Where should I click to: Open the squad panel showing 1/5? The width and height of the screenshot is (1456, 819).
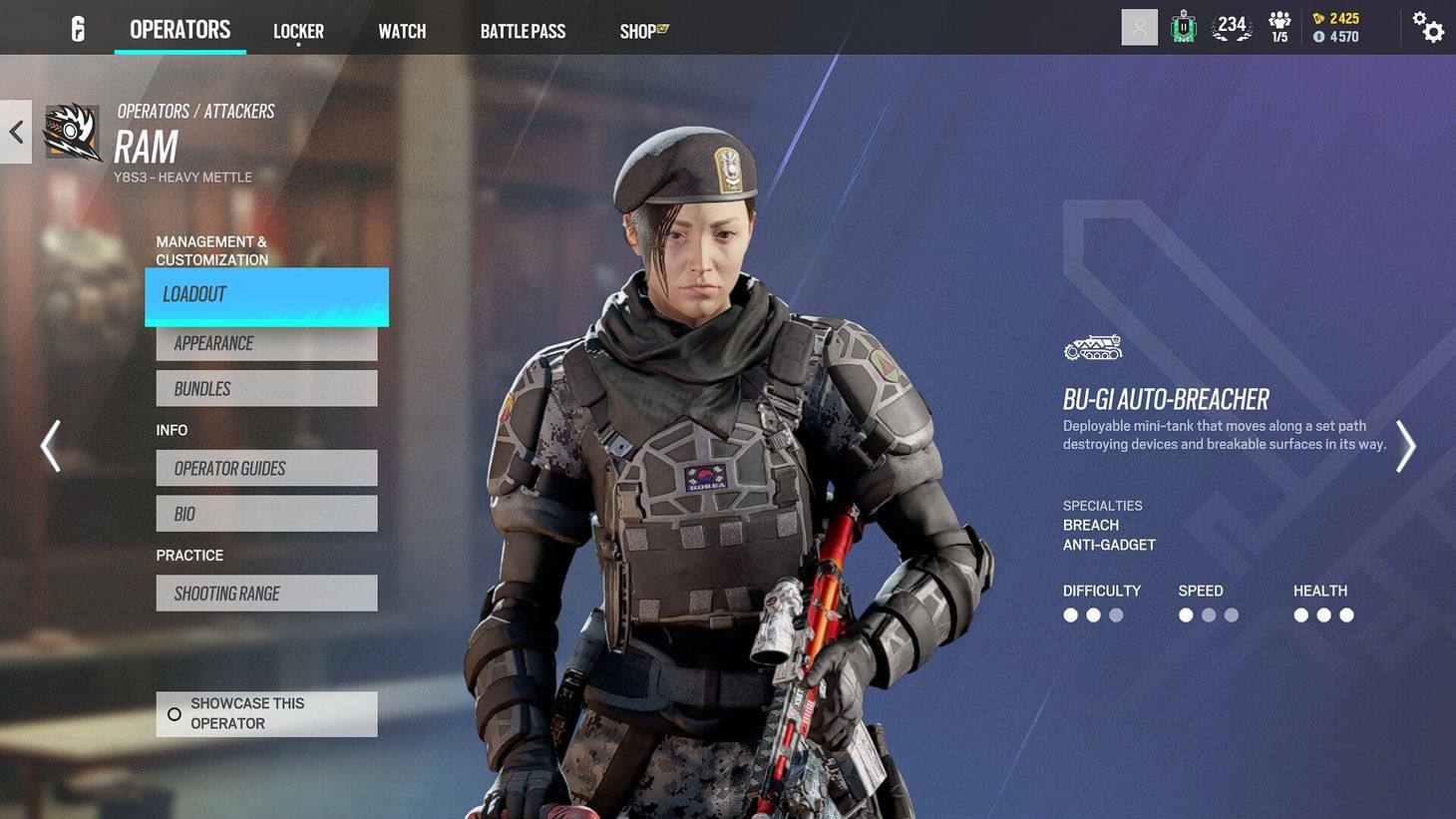click(x=1278, y=27)
